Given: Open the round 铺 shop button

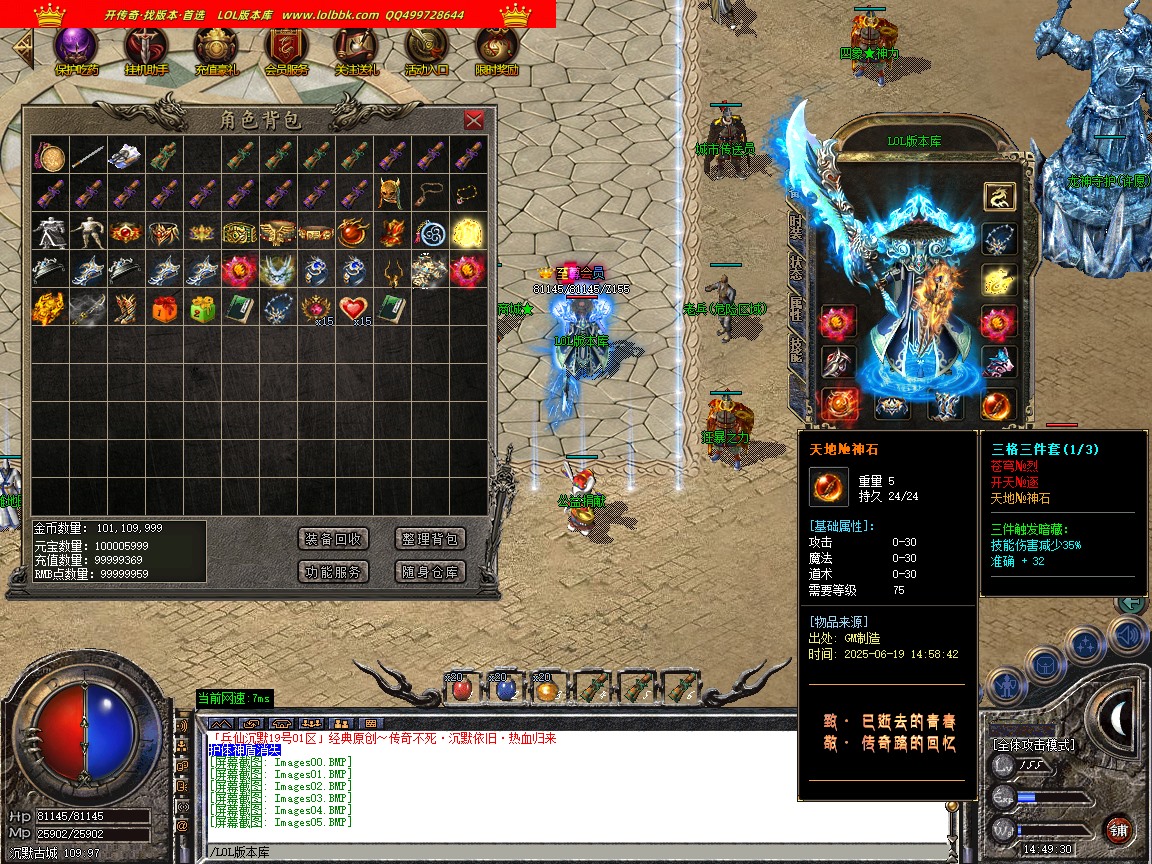Looking at the screenshot, I should tap(1118, 830).
